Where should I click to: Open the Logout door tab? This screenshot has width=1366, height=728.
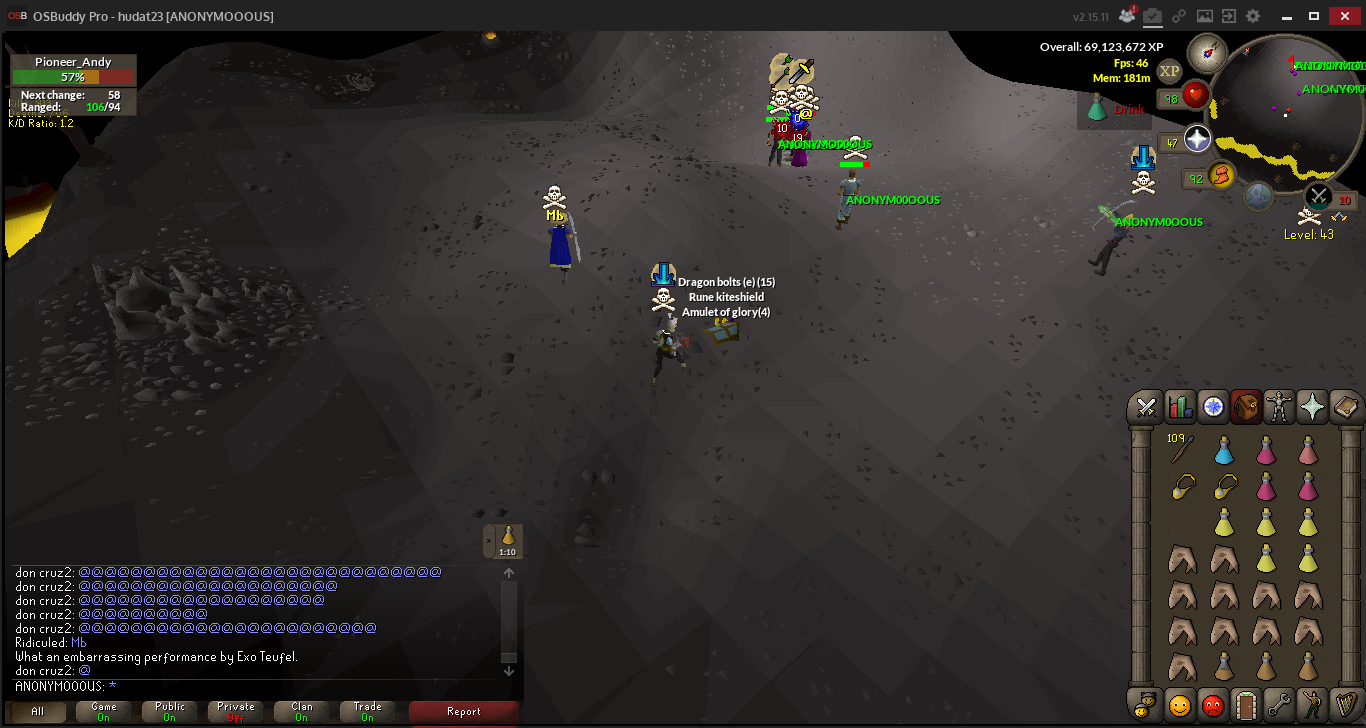point(1245,704)
